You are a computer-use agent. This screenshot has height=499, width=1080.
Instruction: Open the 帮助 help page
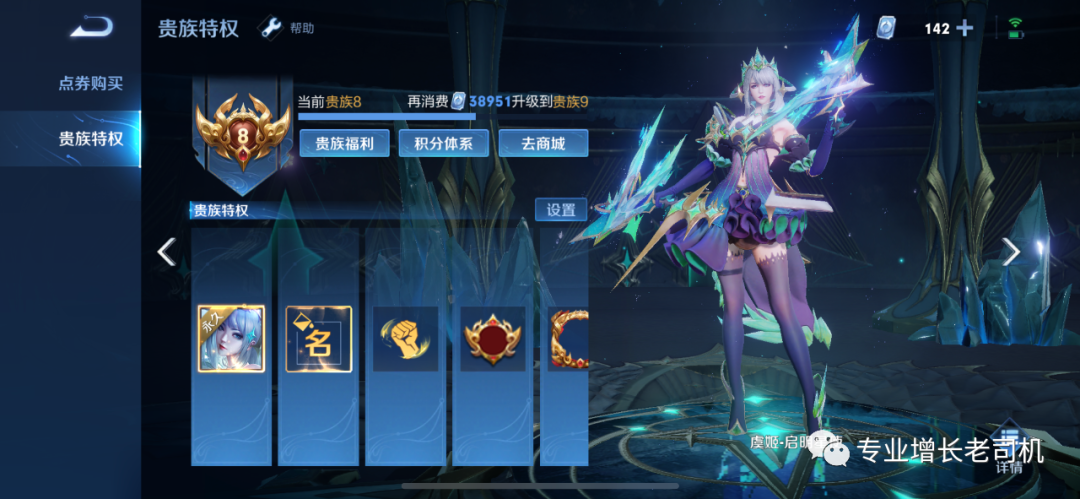[288, 28]
